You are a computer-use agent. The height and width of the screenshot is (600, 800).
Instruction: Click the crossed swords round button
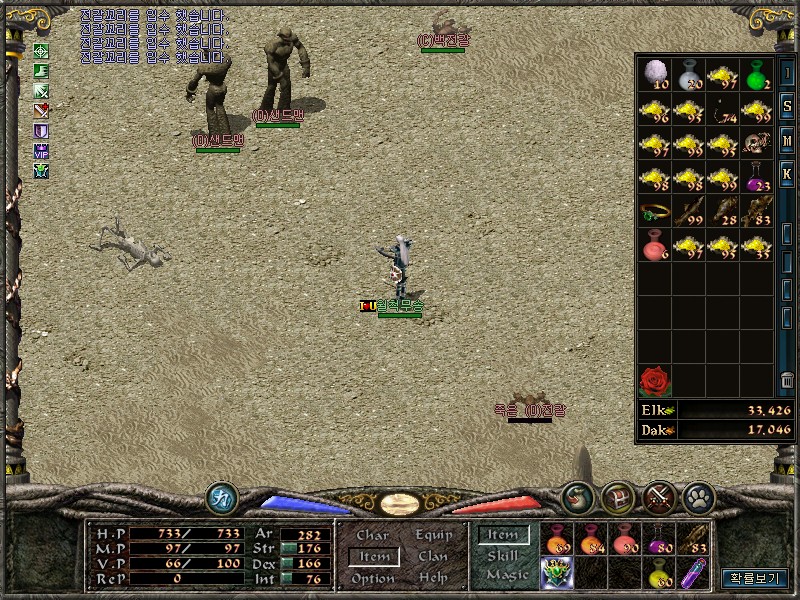[659, 497]
